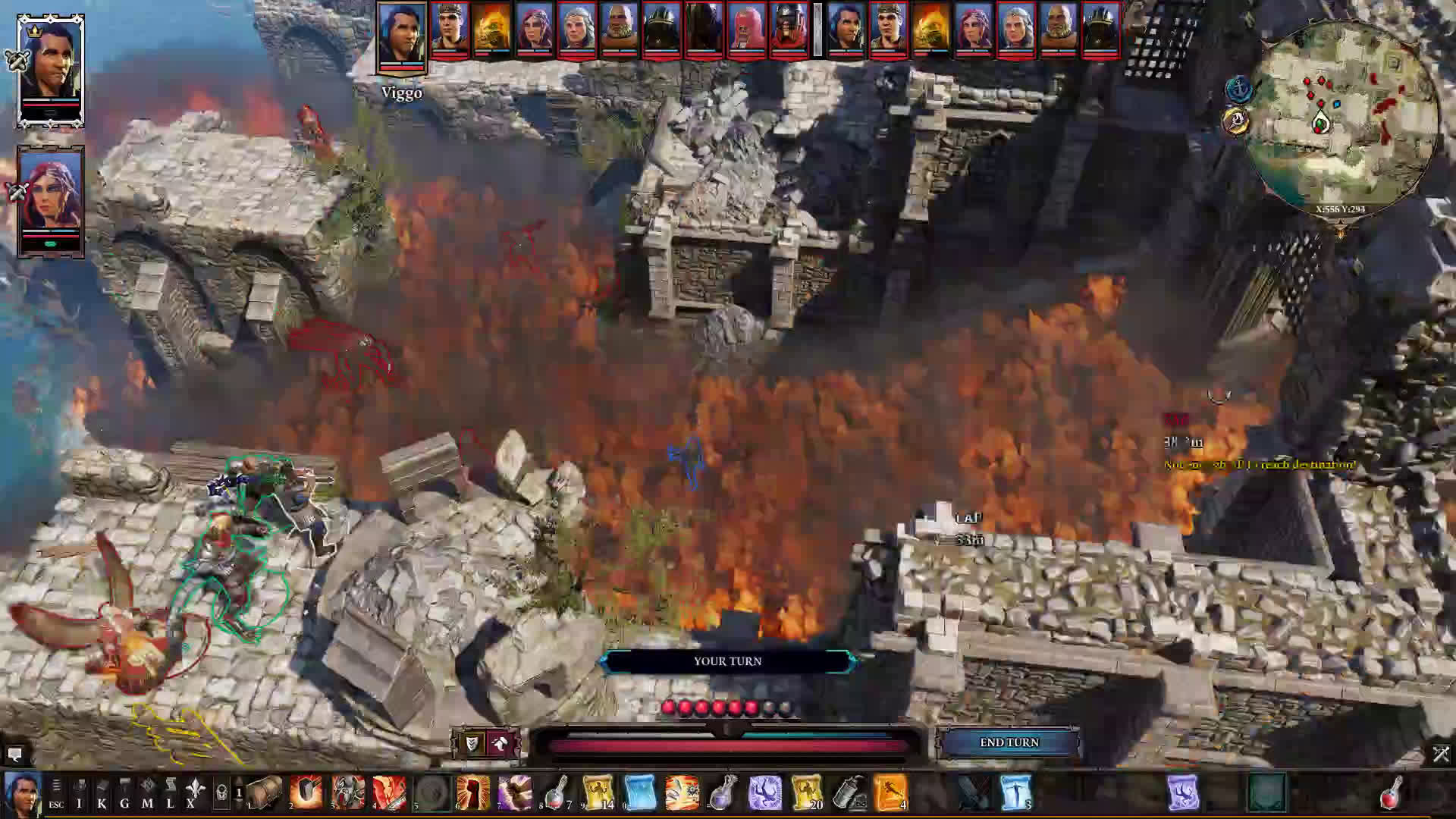
Task: Use the orange scroll with 4 charges
Action: click(x=890, y=792)
